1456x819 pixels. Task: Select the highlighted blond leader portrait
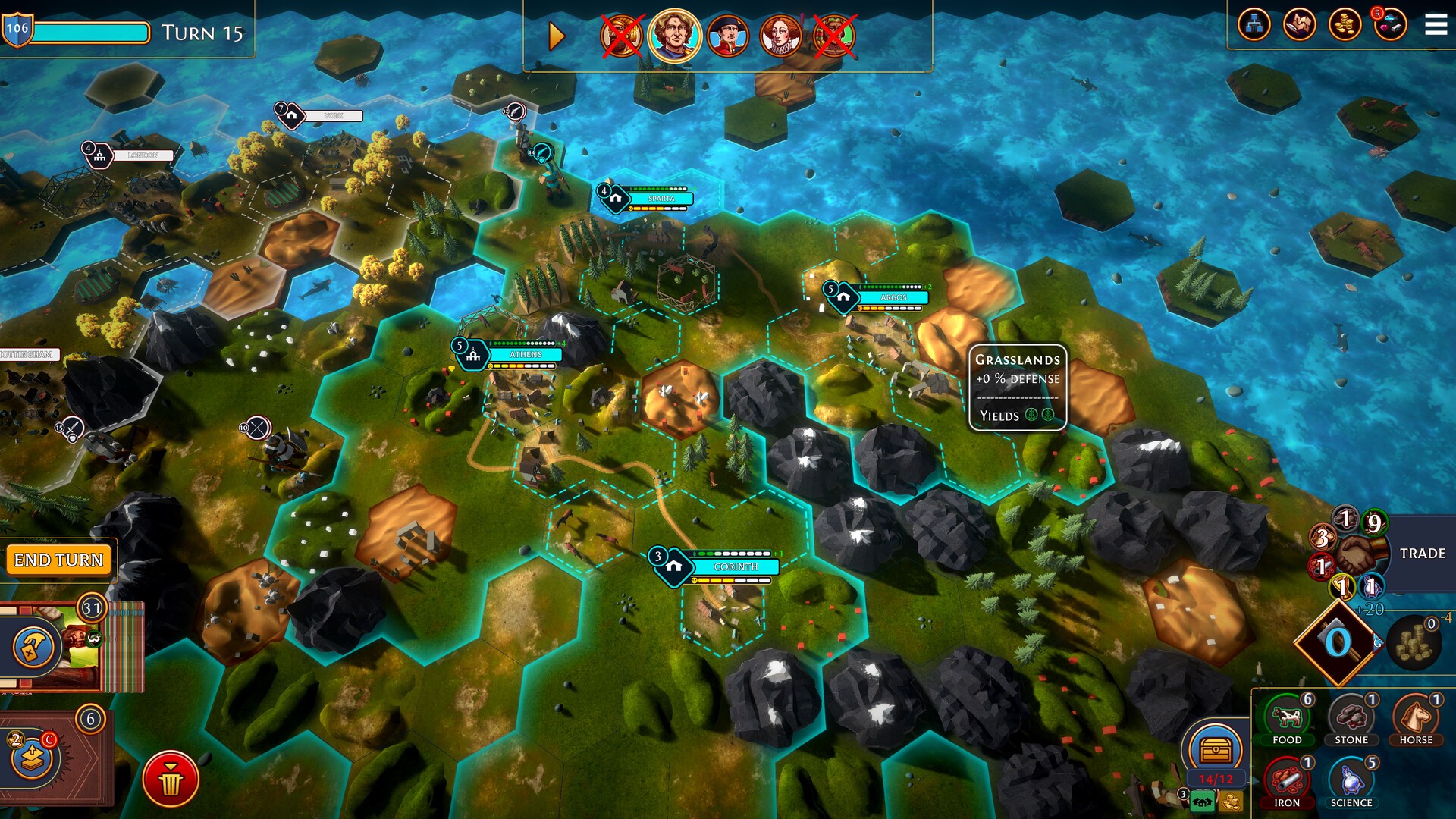(x=673, y=35)
